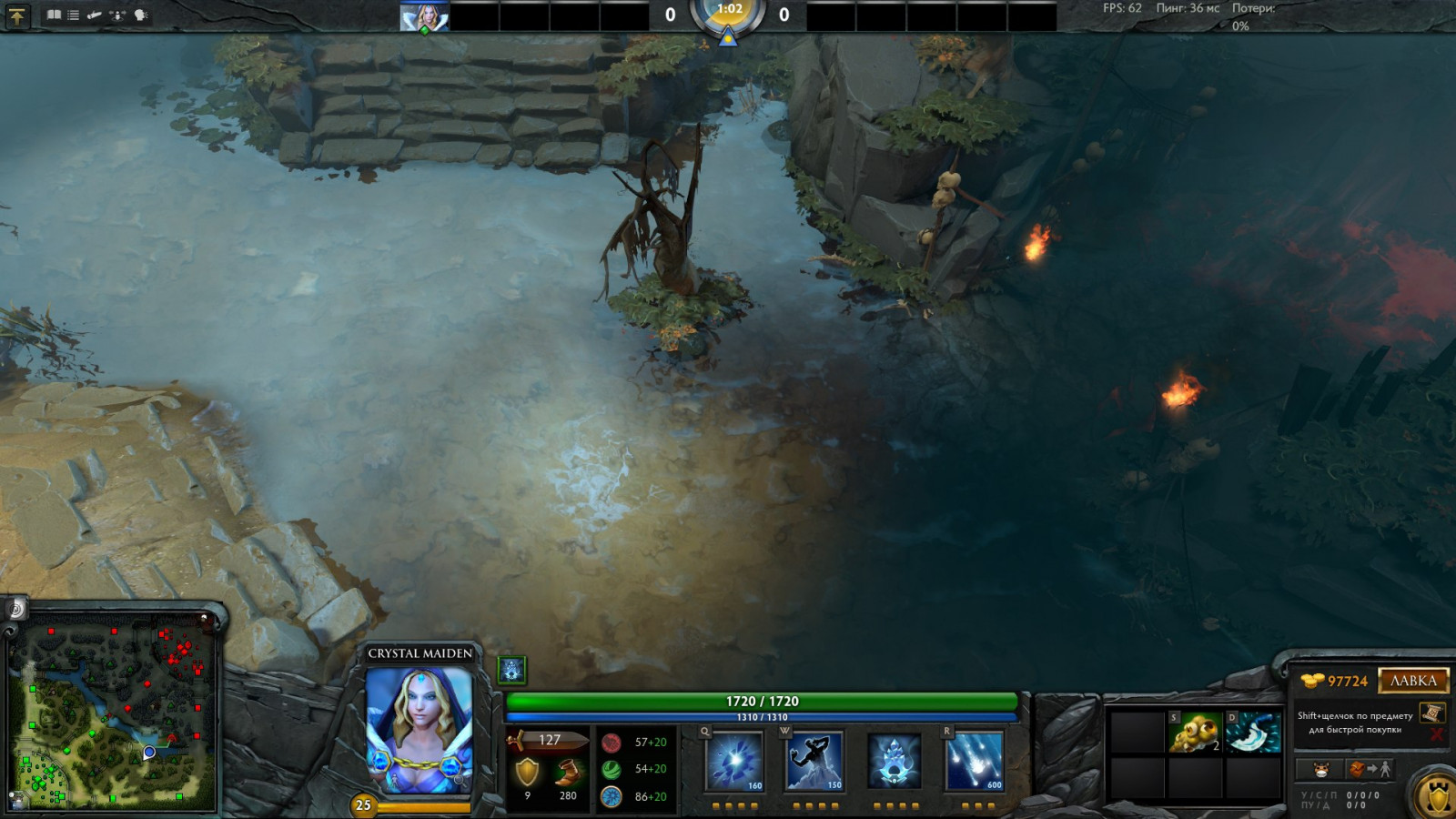Image resolution: width=1456 pixels, height=819 pixels.
Task: Click the scroll quick-buy item icon
Action: pos(1431,713)
